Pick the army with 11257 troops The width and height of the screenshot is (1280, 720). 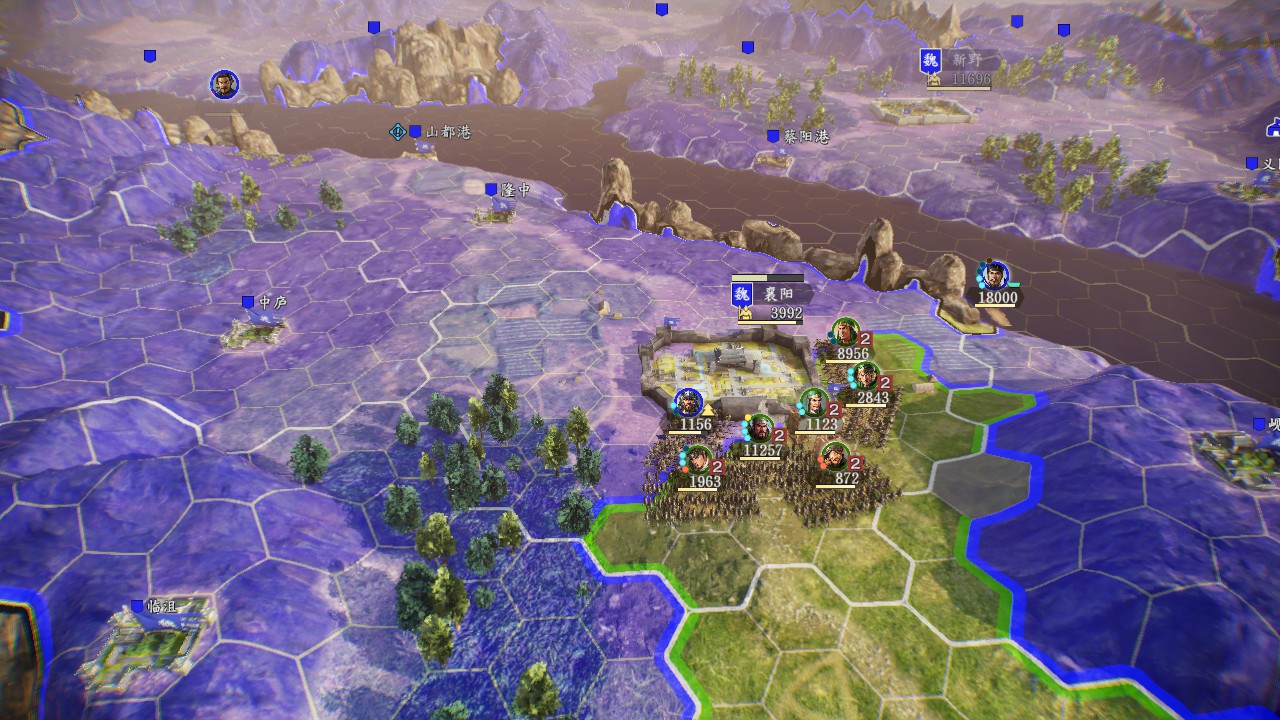click(760, 429)
